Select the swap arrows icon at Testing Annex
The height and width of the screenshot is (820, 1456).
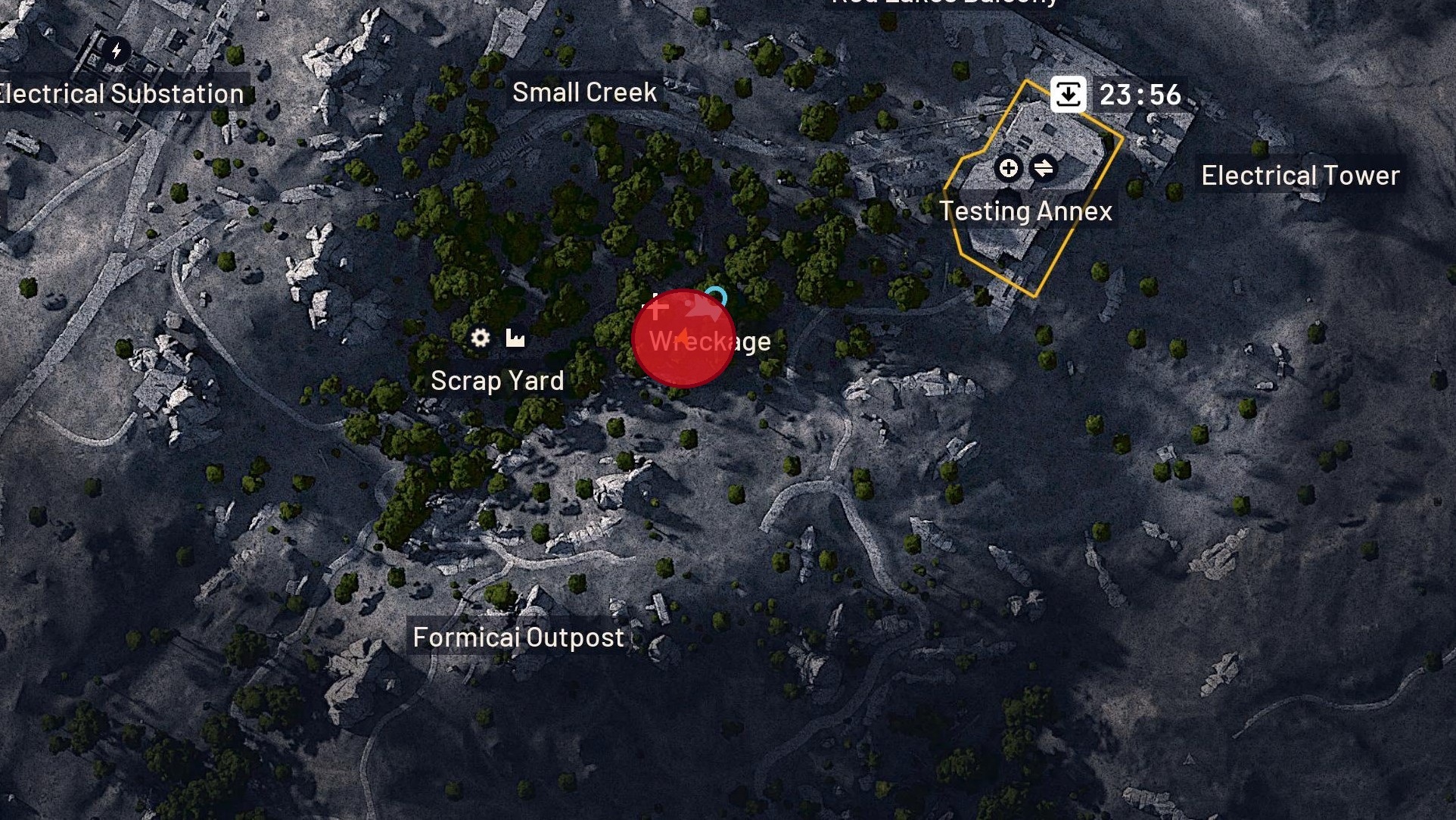[x=1044, y=168]
